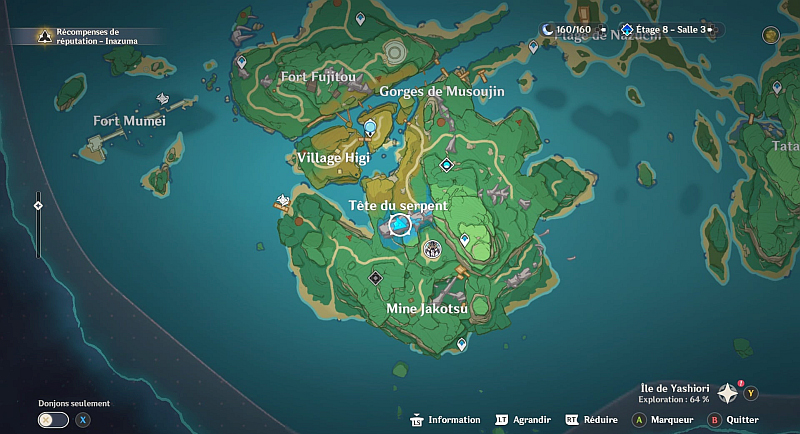800x434 pixels.
Task: Click the round gold icon at top right
Action: tap(768, 34)
